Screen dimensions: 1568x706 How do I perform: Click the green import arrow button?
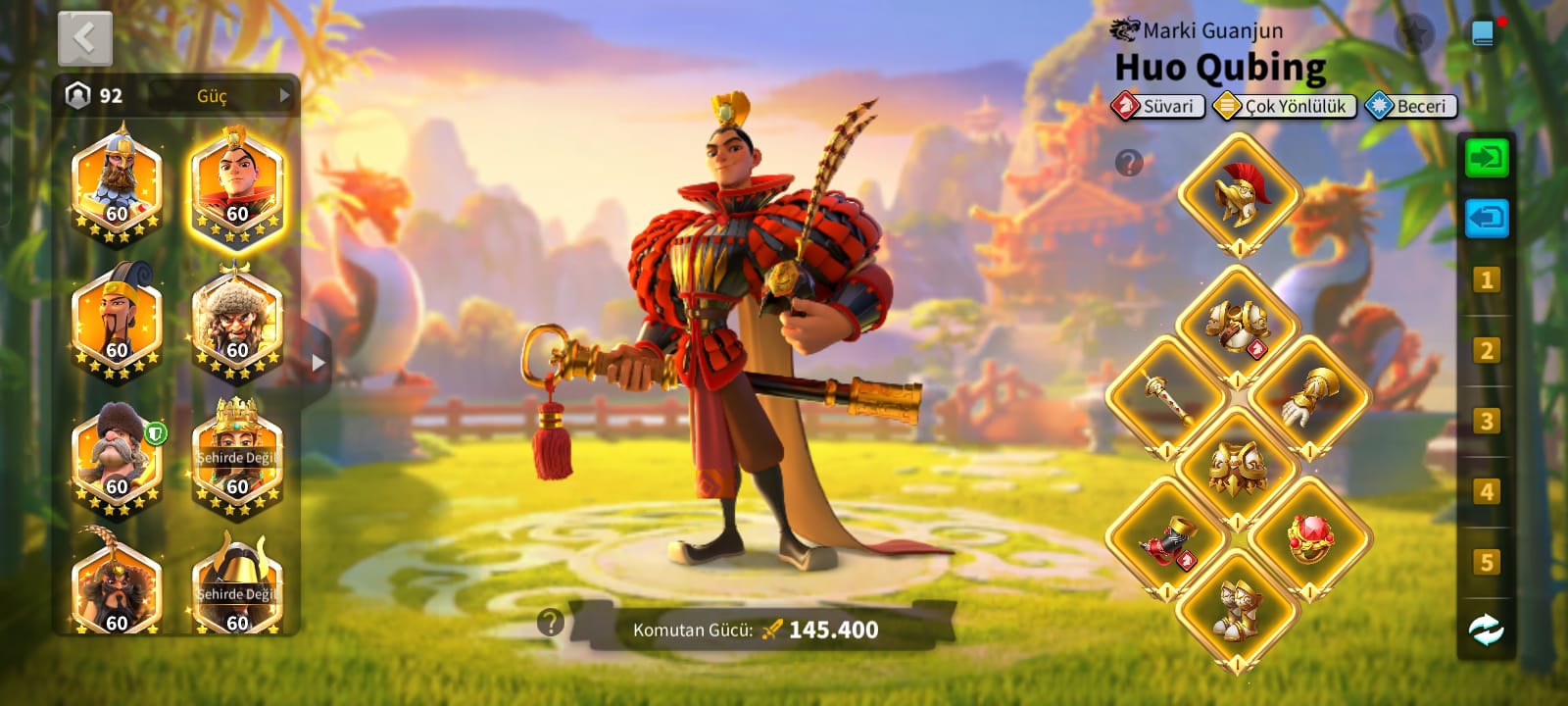1486,158
